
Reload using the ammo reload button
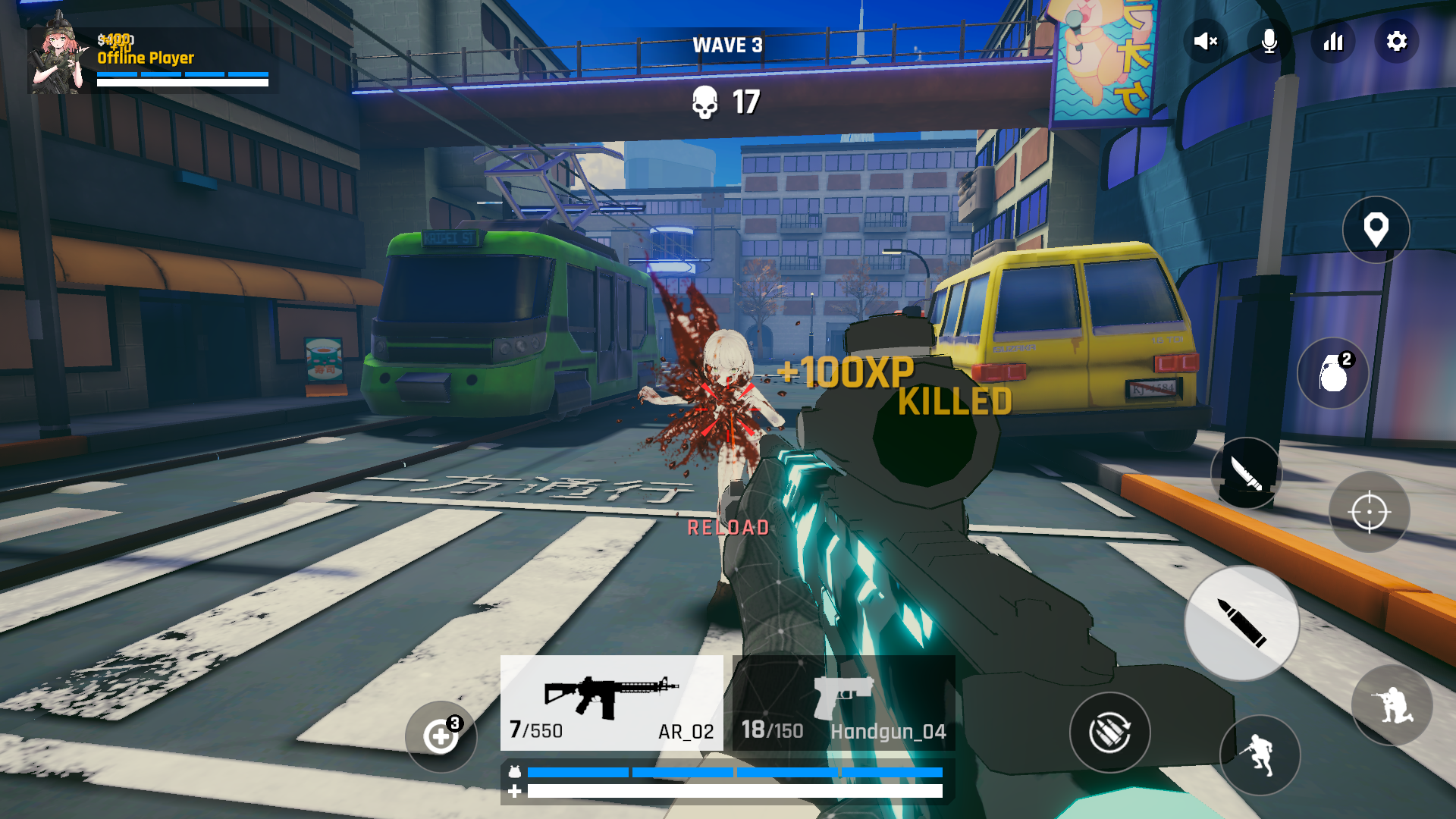pyautogui.click(x=1110, y=733)
